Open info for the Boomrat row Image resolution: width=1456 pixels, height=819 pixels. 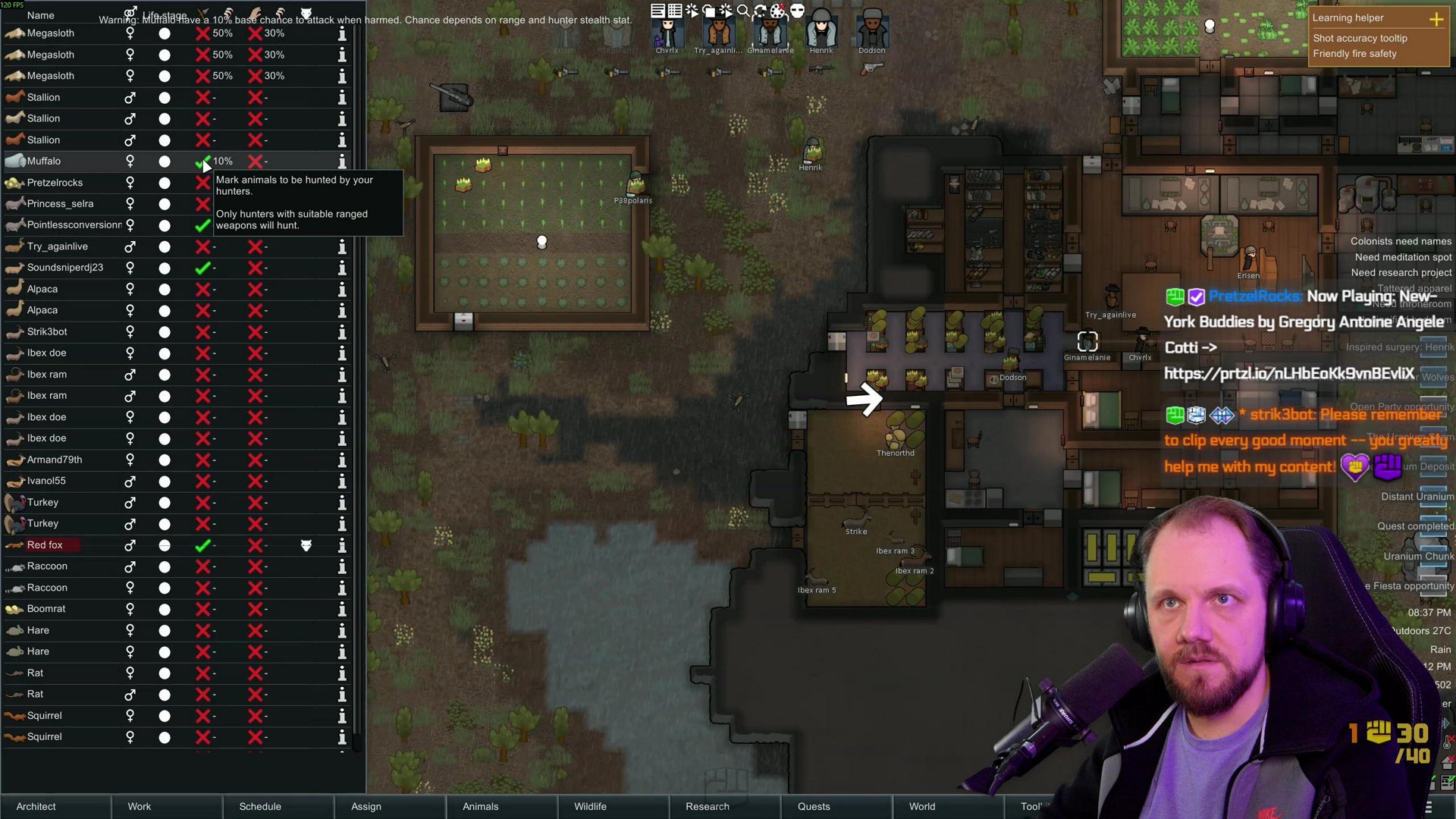(342, 609)
